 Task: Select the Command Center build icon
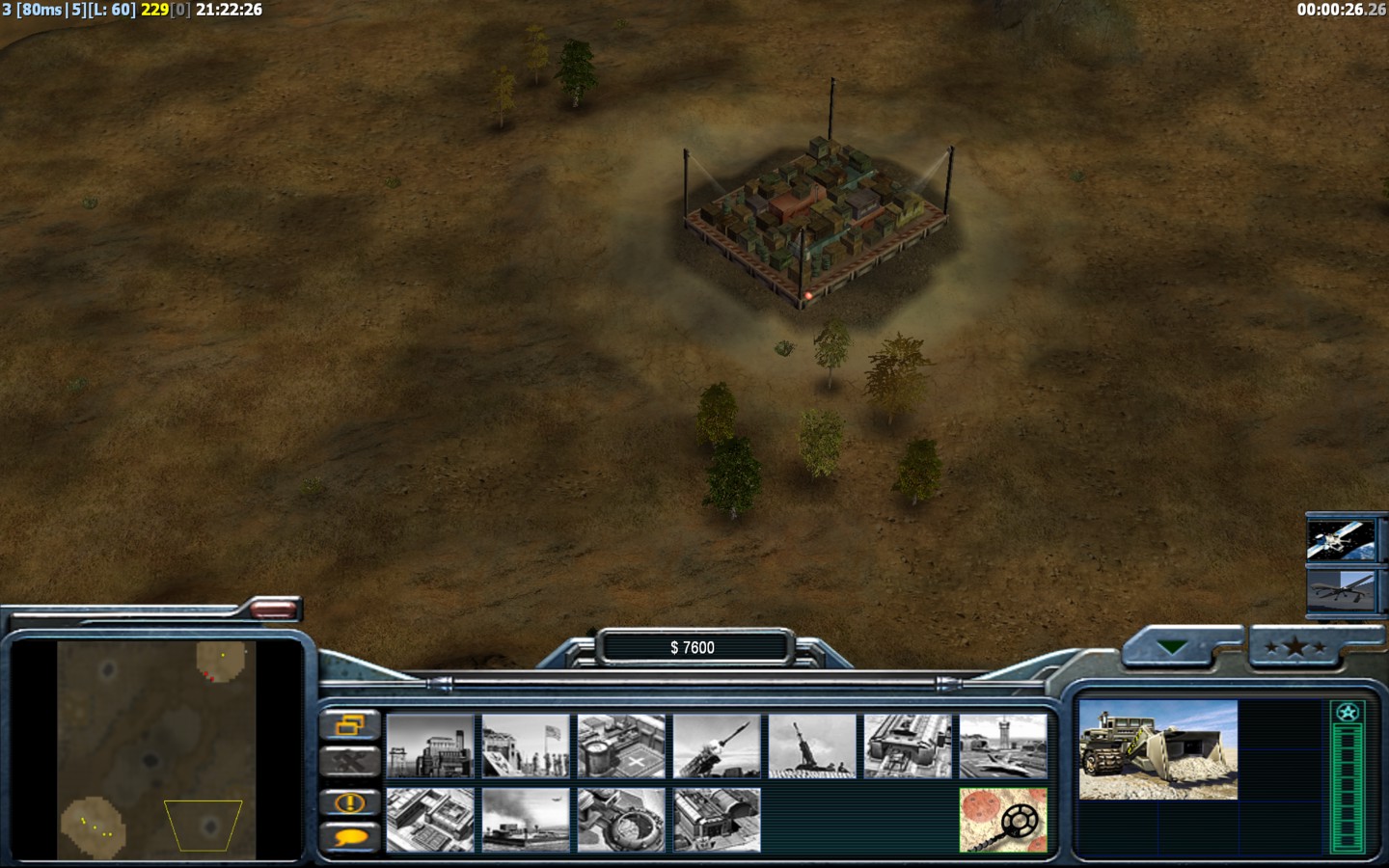tap(717, 820)
